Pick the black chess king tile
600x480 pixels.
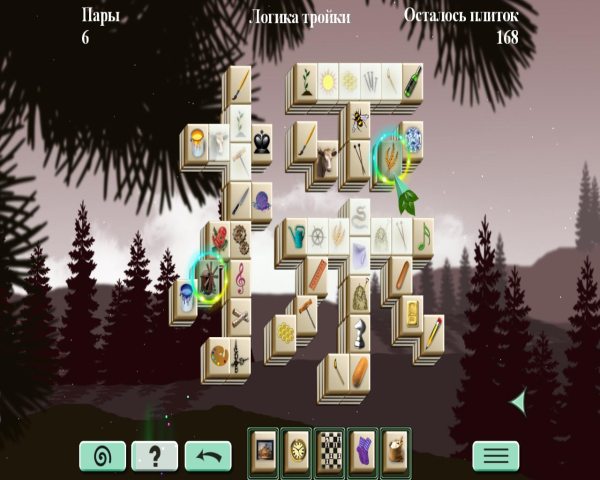pyautogui.click(x=261, y=143)
